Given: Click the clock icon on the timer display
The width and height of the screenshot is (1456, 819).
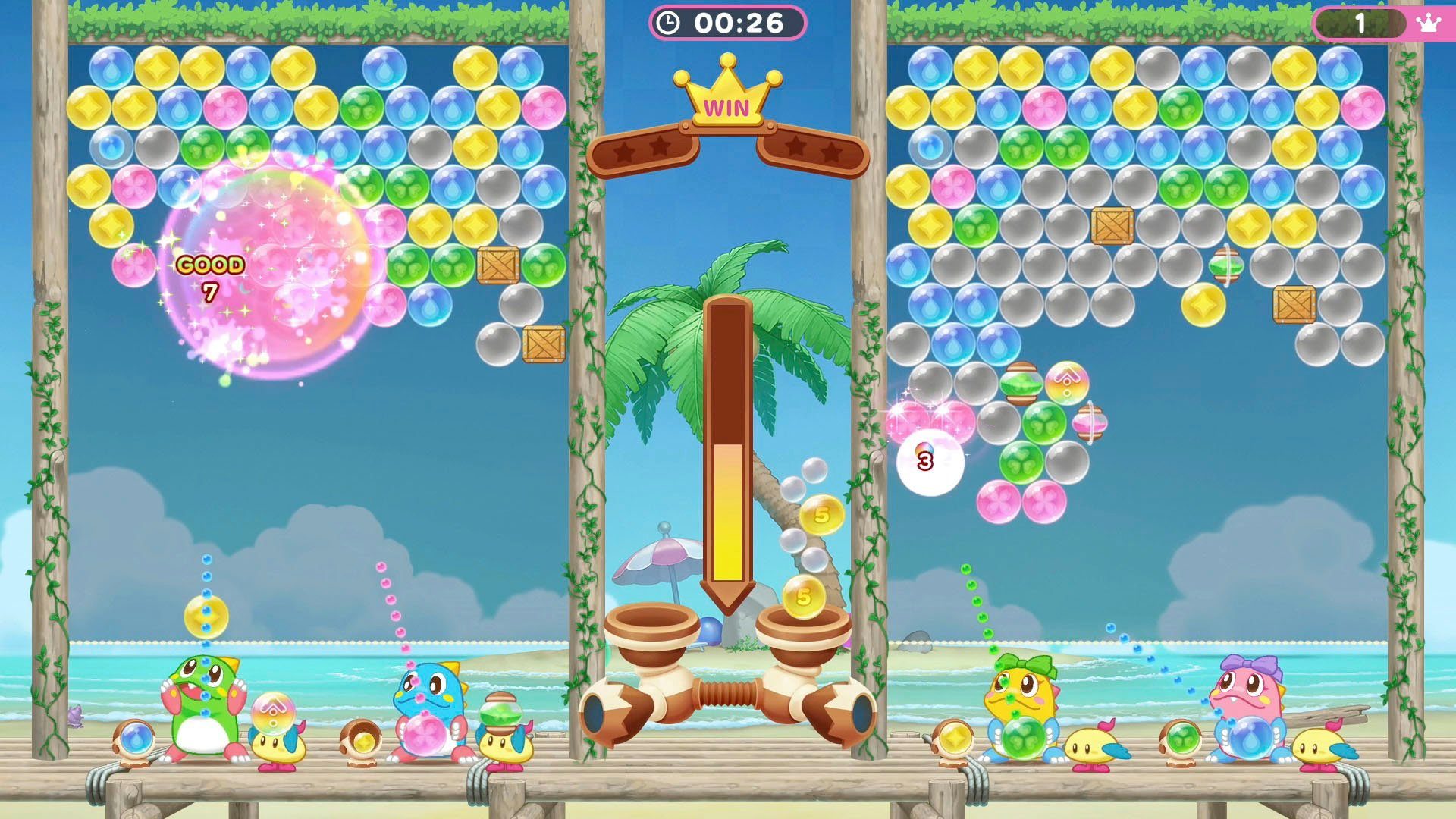Looking at the screenshot, I should tap(669, 22).
